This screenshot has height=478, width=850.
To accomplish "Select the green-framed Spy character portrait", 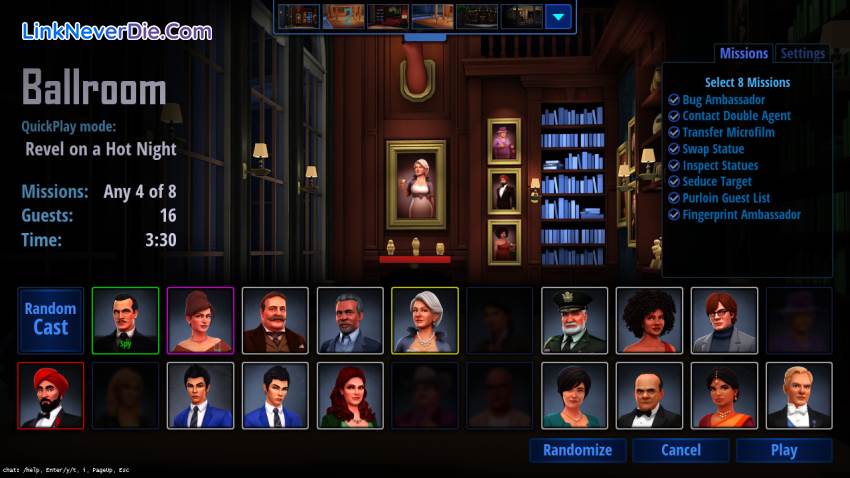I will (125, 320).
